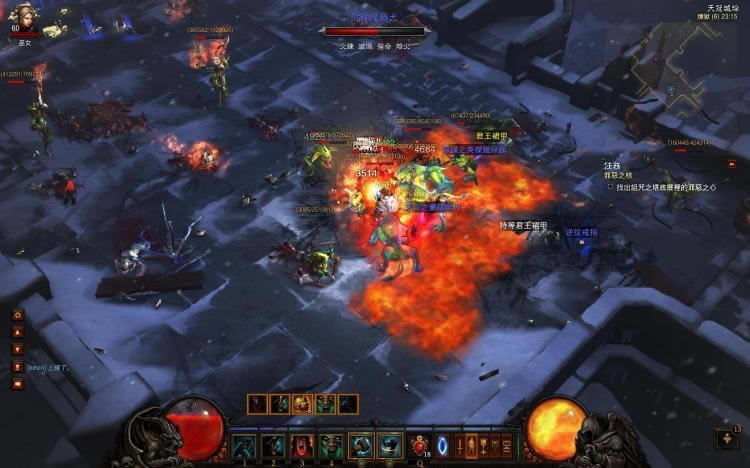Screen dimensions: 750x468
Task: Open the chat settings gear button
Action: [x=17, y=315]
